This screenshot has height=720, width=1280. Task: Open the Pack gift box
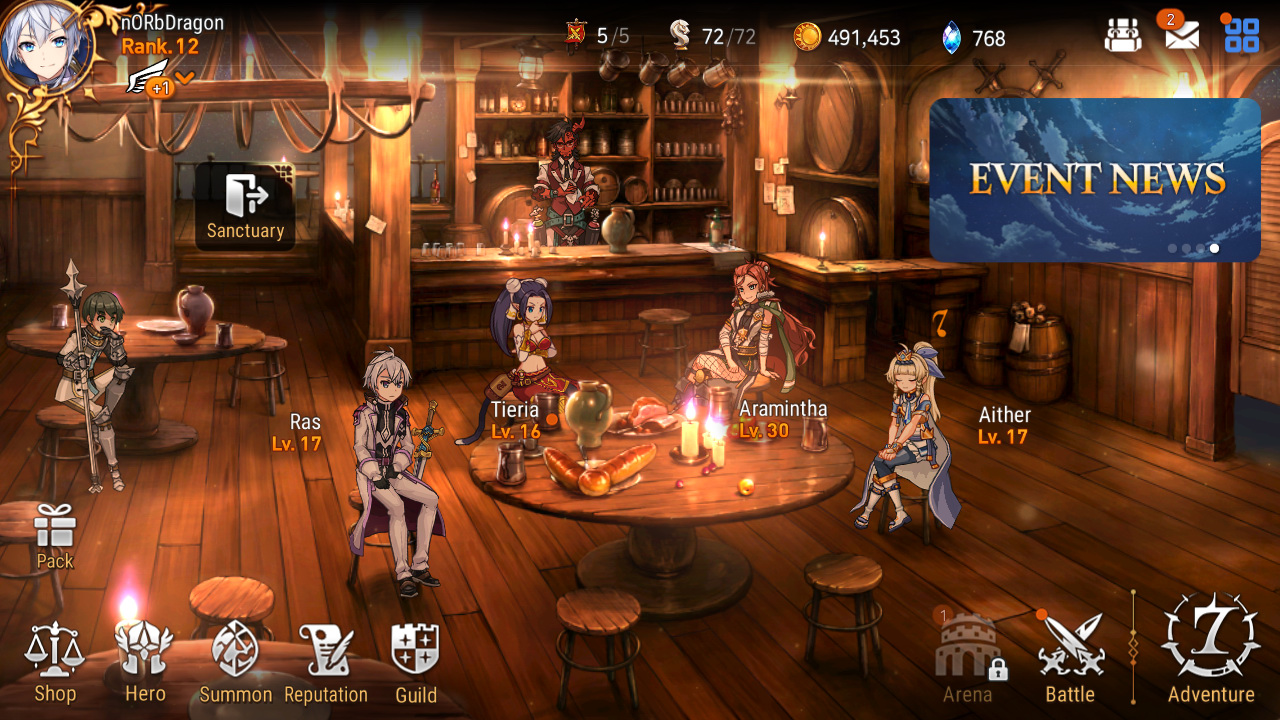click(x=55, y=535)
